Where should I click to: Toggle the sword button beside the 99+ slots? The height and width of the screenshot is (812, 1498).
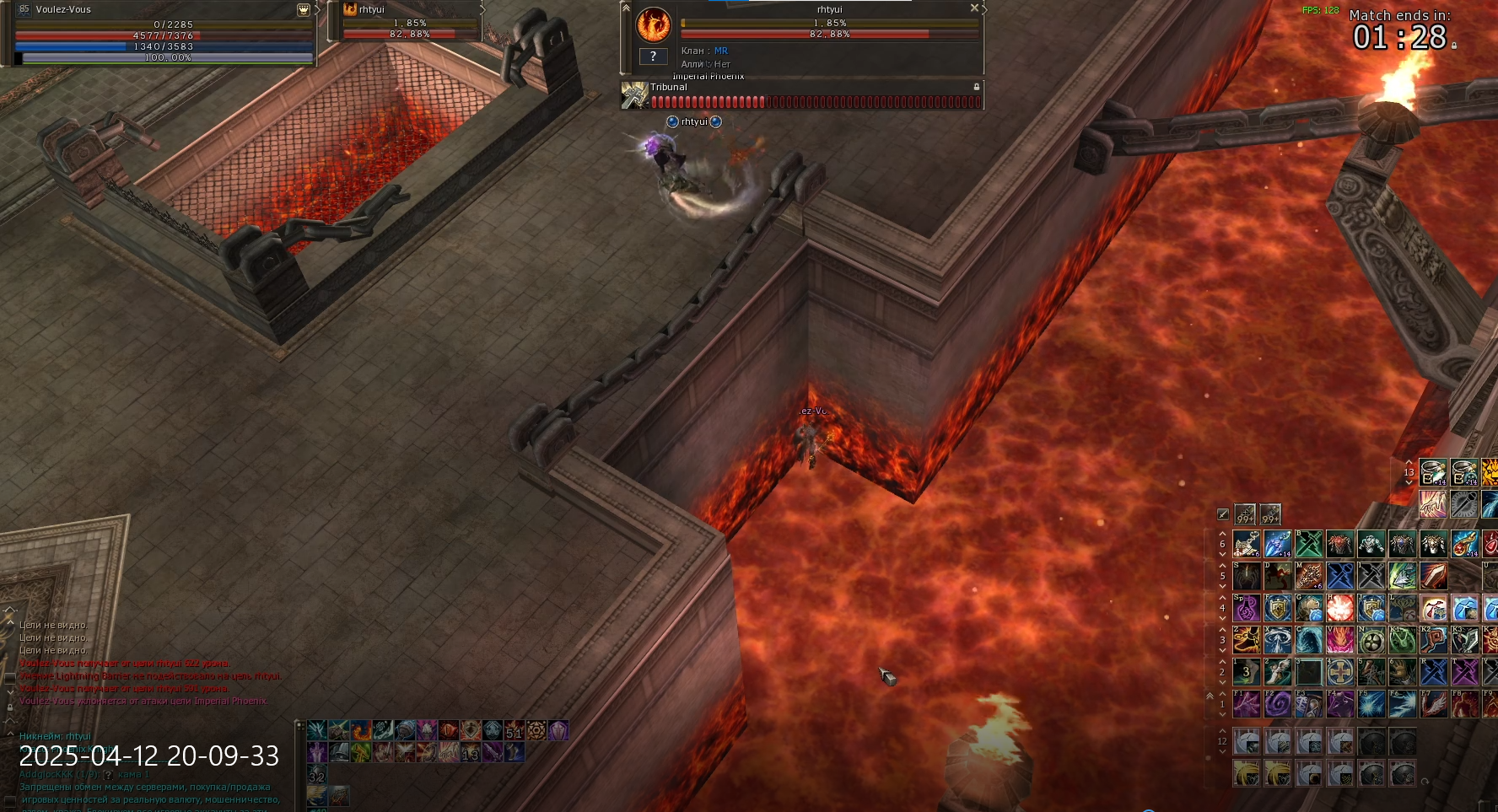coord(1223,514)
